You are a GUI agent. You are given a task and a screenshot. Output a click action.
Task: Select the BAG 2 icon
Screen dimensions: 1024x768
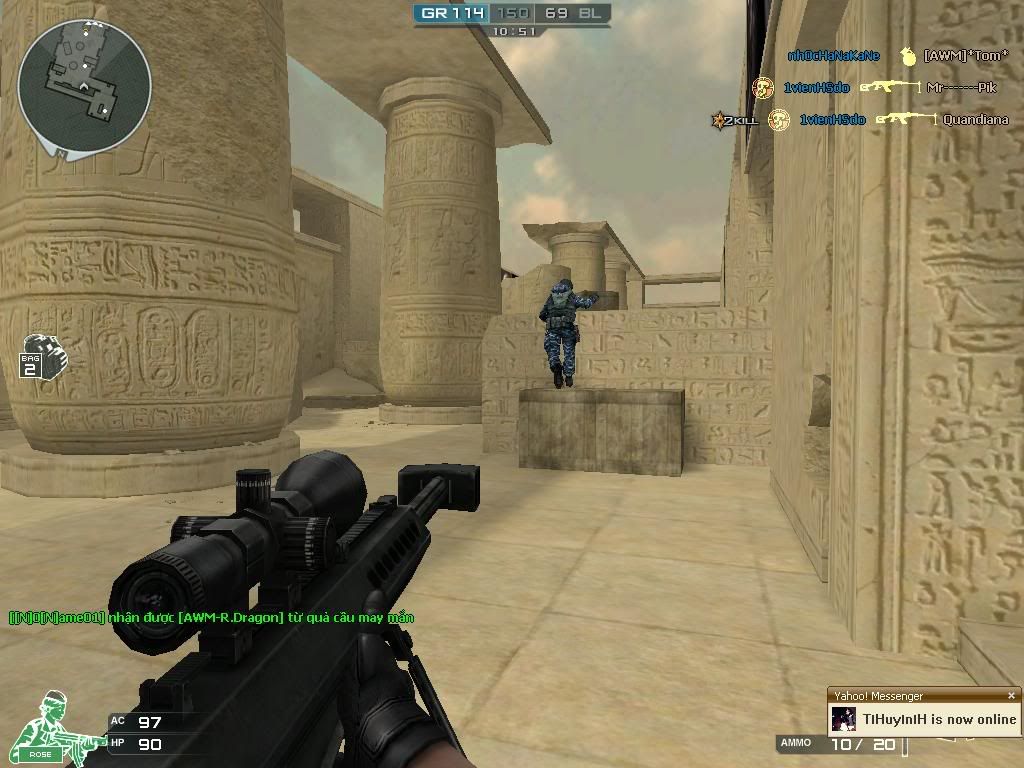(38, 356)
